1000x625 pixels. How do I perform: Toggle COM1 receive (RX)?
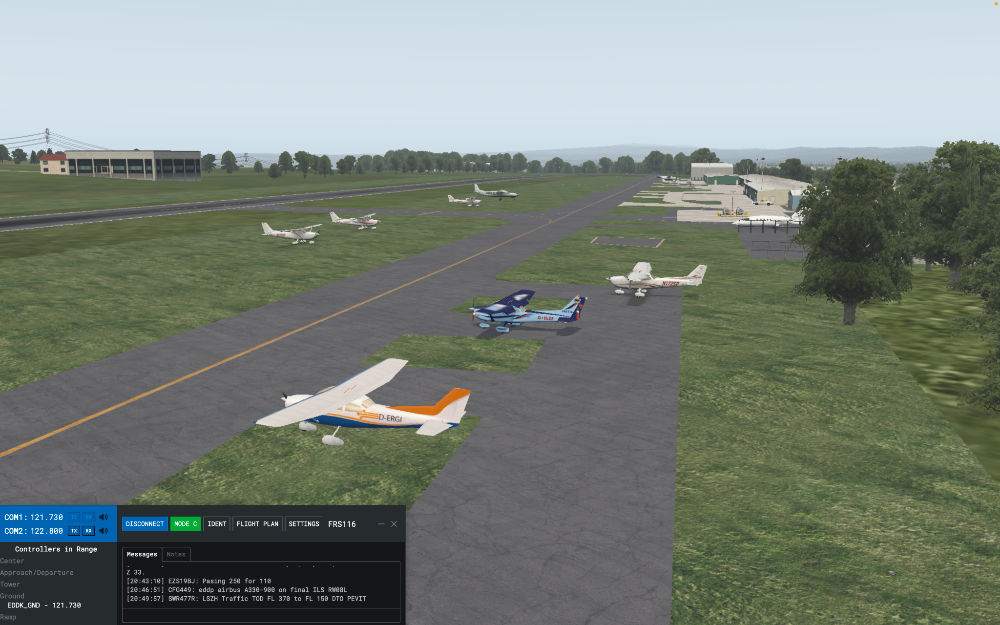89,517
